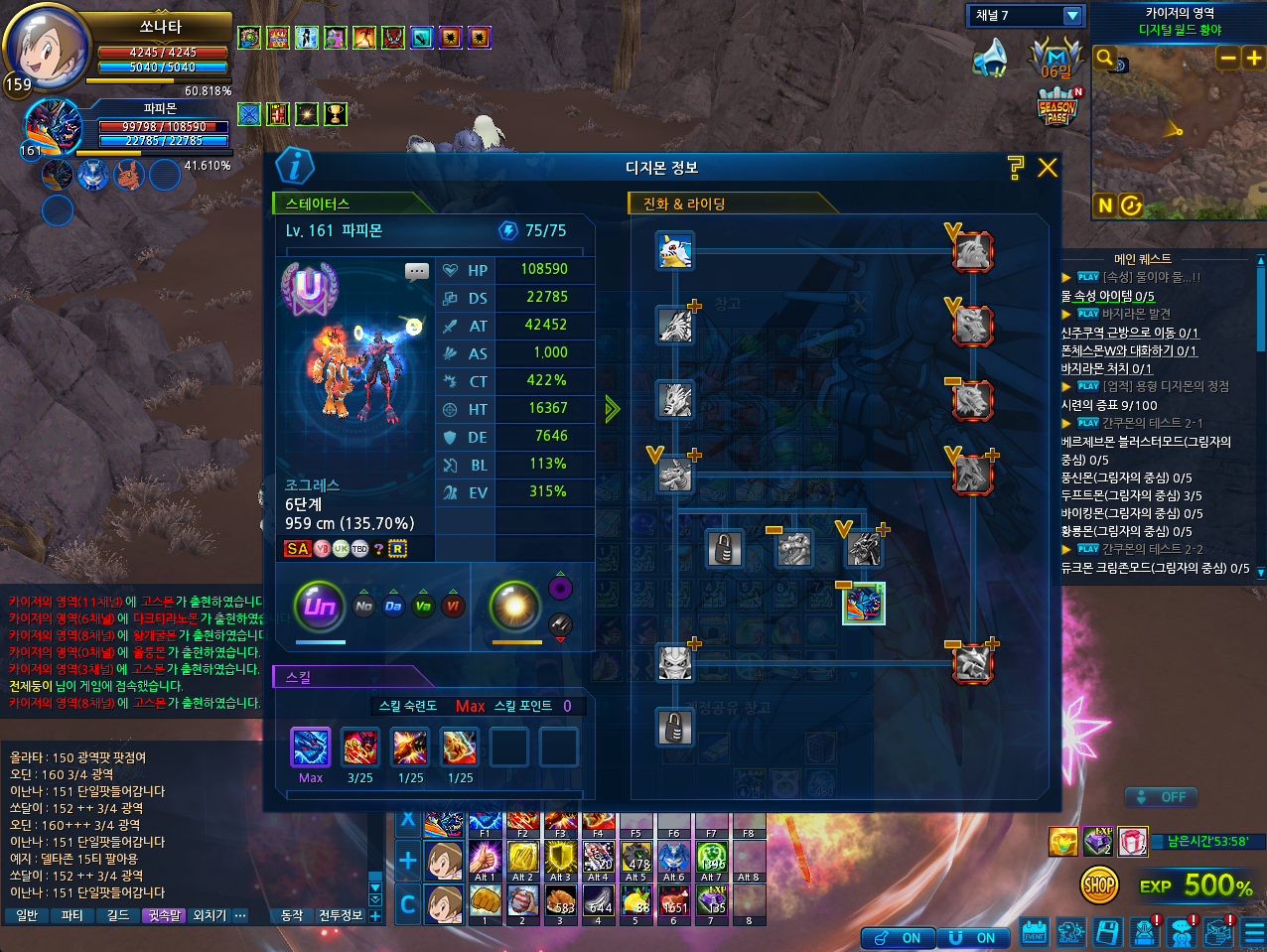
Task: Toggle the OFF switch above the gift icons
Action: click(x=1162, y=797)
